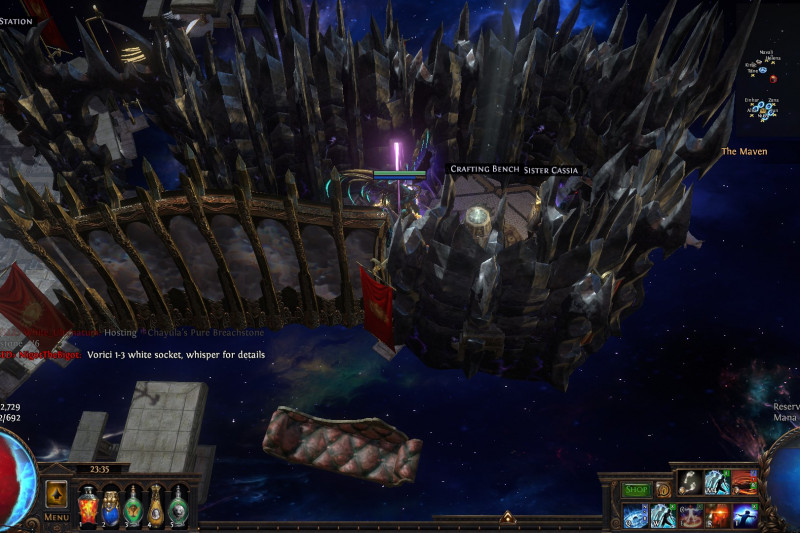
Task: Open the green Shop button
Action: (636, 490)
